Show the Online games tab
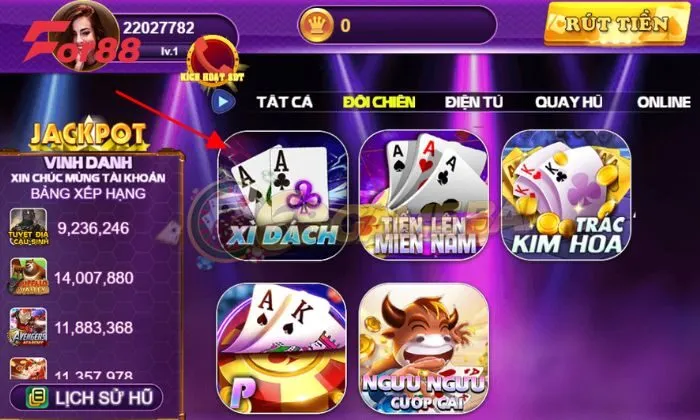This screenshot has height=420, width=700. pyautogui.click(x=663, y=101)
